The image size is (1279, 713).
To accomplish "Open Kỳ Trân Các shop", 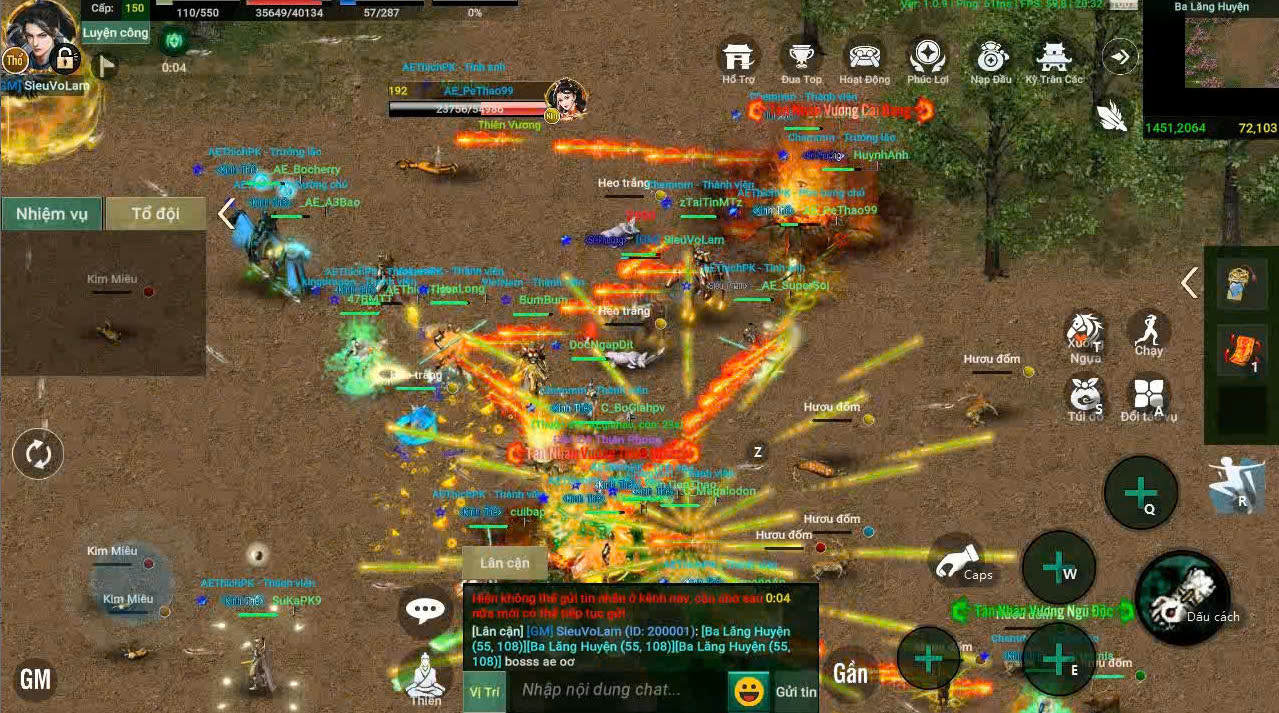I will click(1054, 58).
